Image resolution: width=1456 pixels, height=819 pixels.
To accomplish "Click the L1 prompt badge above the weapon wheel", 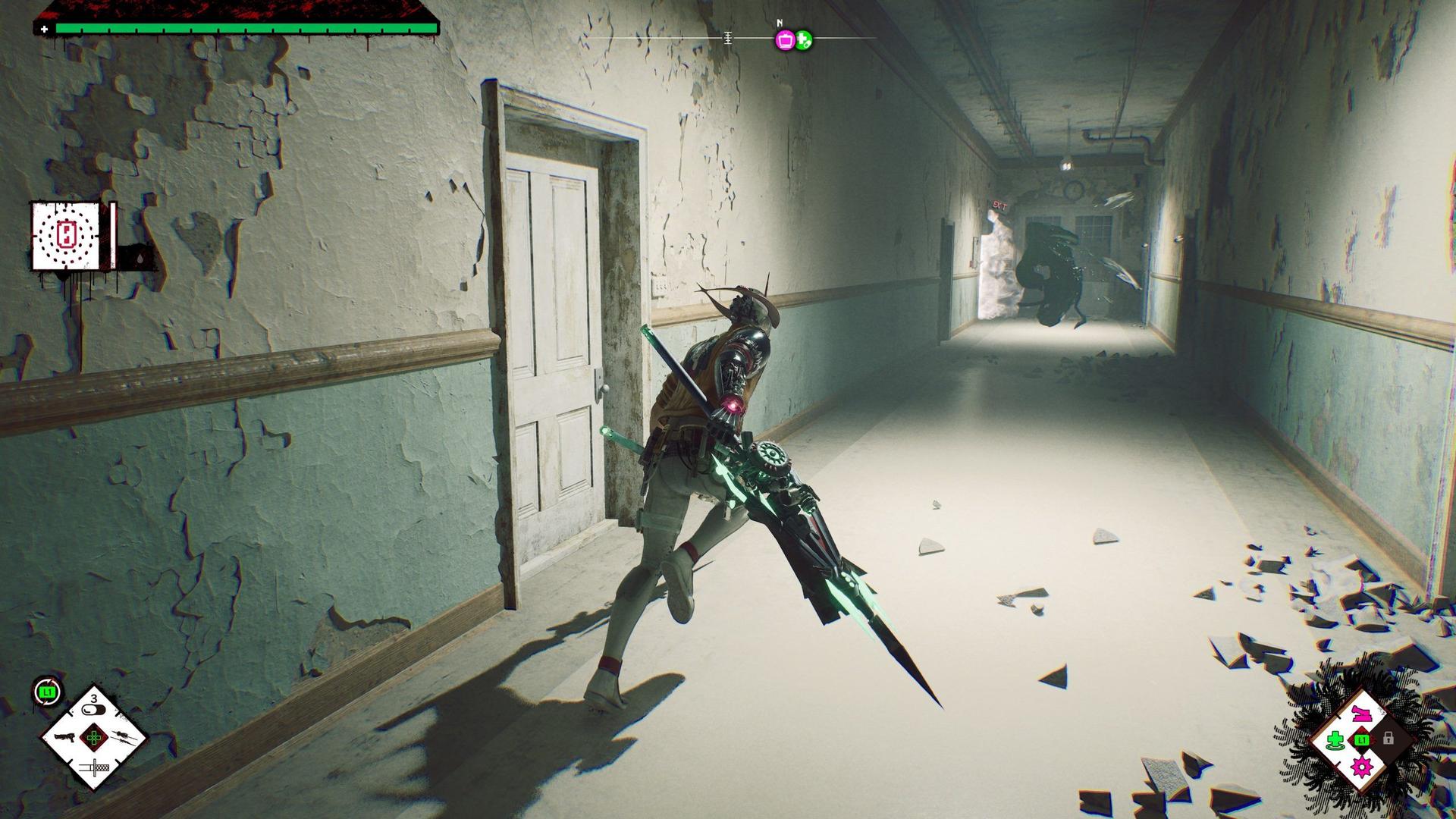I will click(45, 692).
